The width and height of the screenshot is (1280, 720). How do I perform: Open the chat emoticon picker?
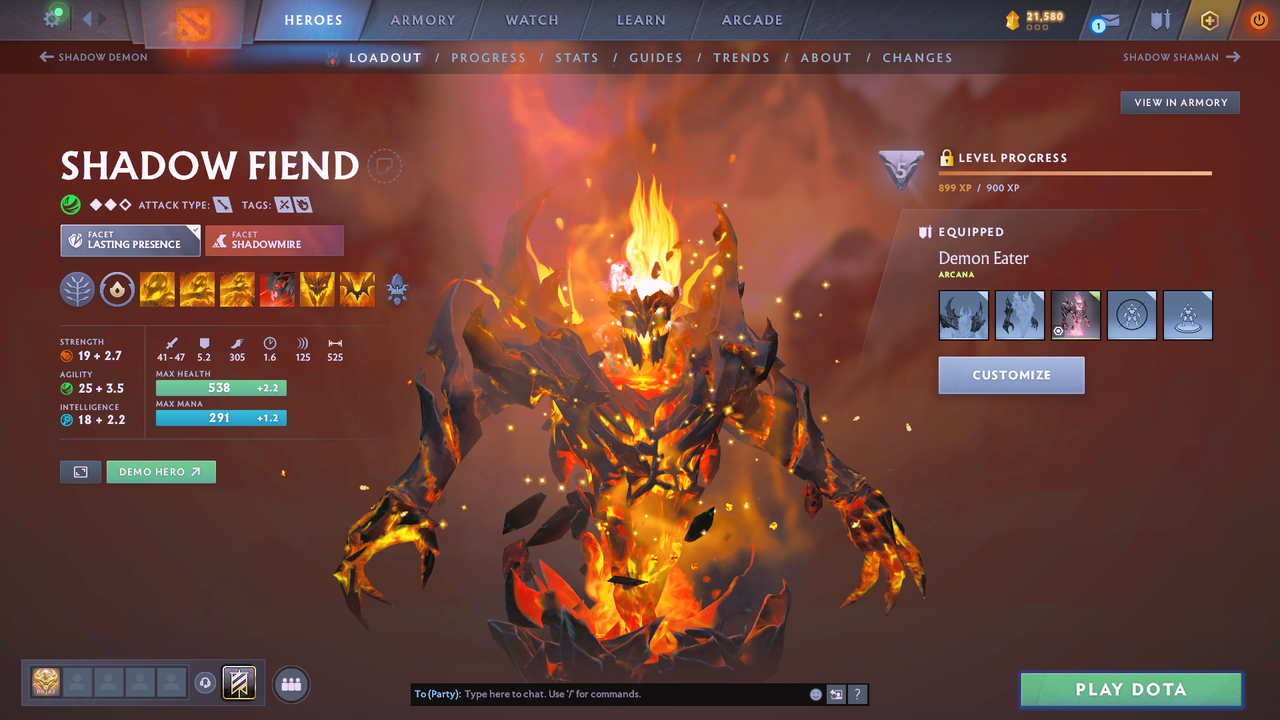tap(815, 693)
